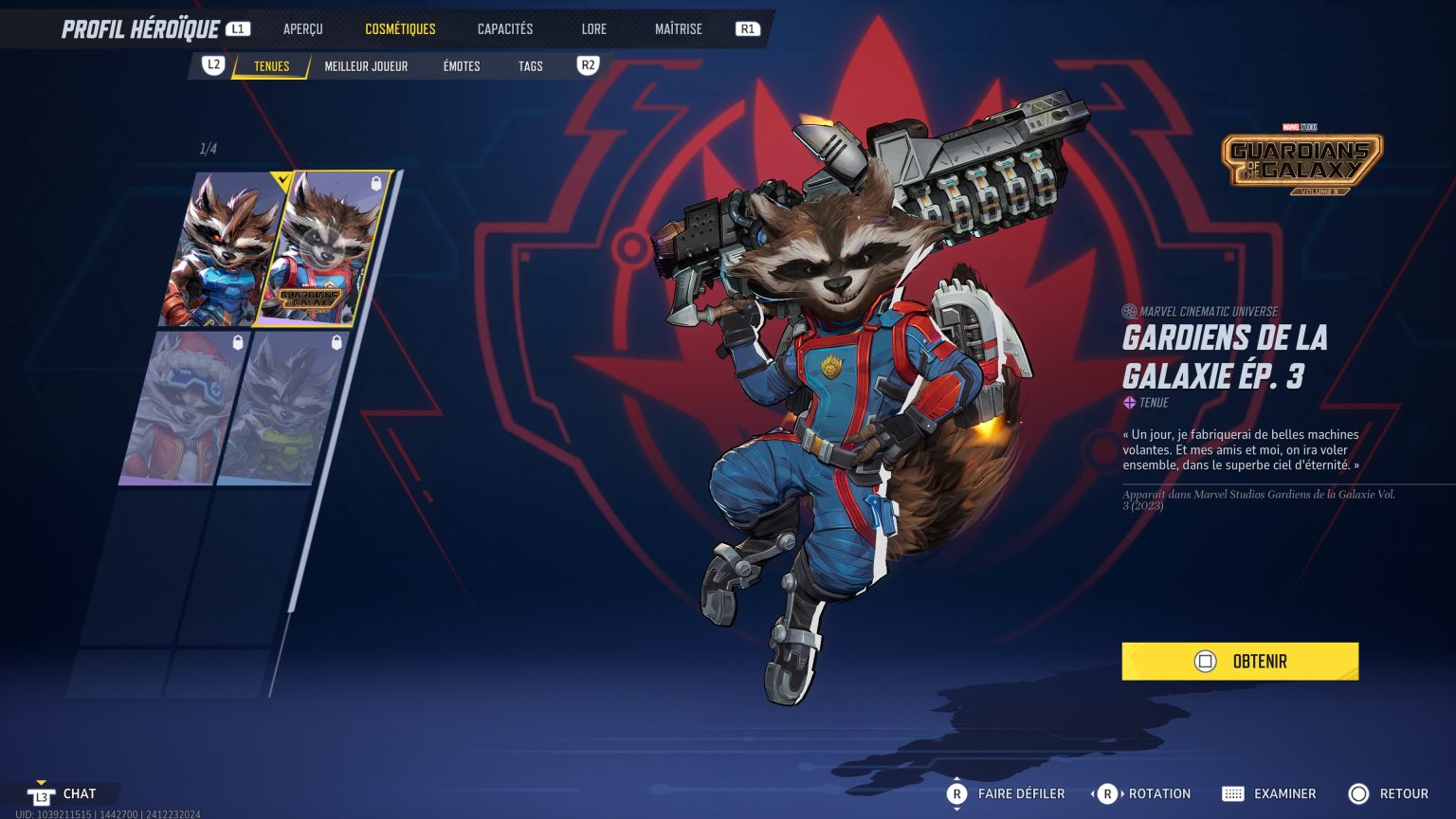Click the circle button icon beside Retour
The width and height of the screenshot is (1456, 819).
click(1359, 793)
